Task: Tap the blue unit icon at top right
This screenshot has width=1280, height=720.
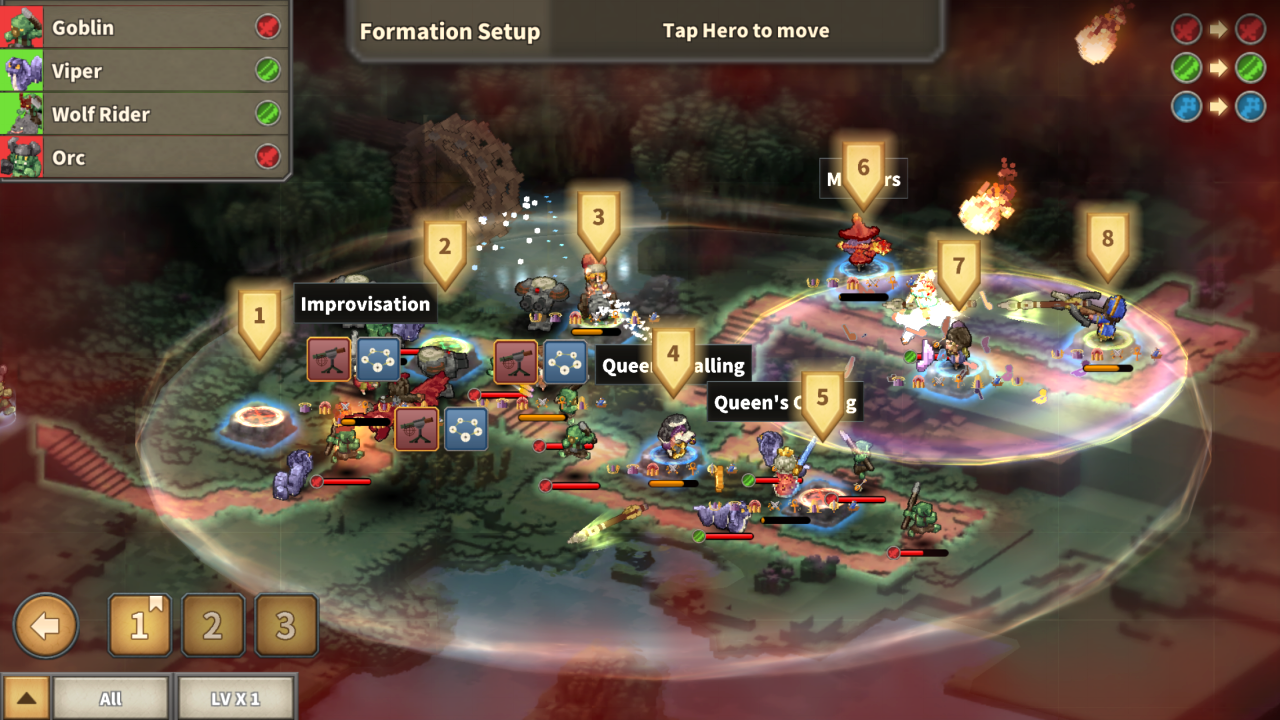Action: click(x=1186, y=107)
